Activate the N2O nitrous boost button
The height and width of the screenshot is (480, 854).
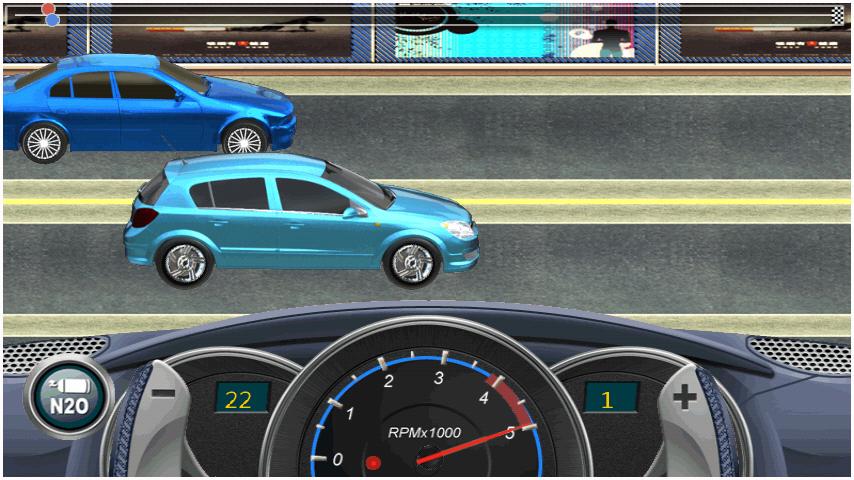(x=69, y=397)
